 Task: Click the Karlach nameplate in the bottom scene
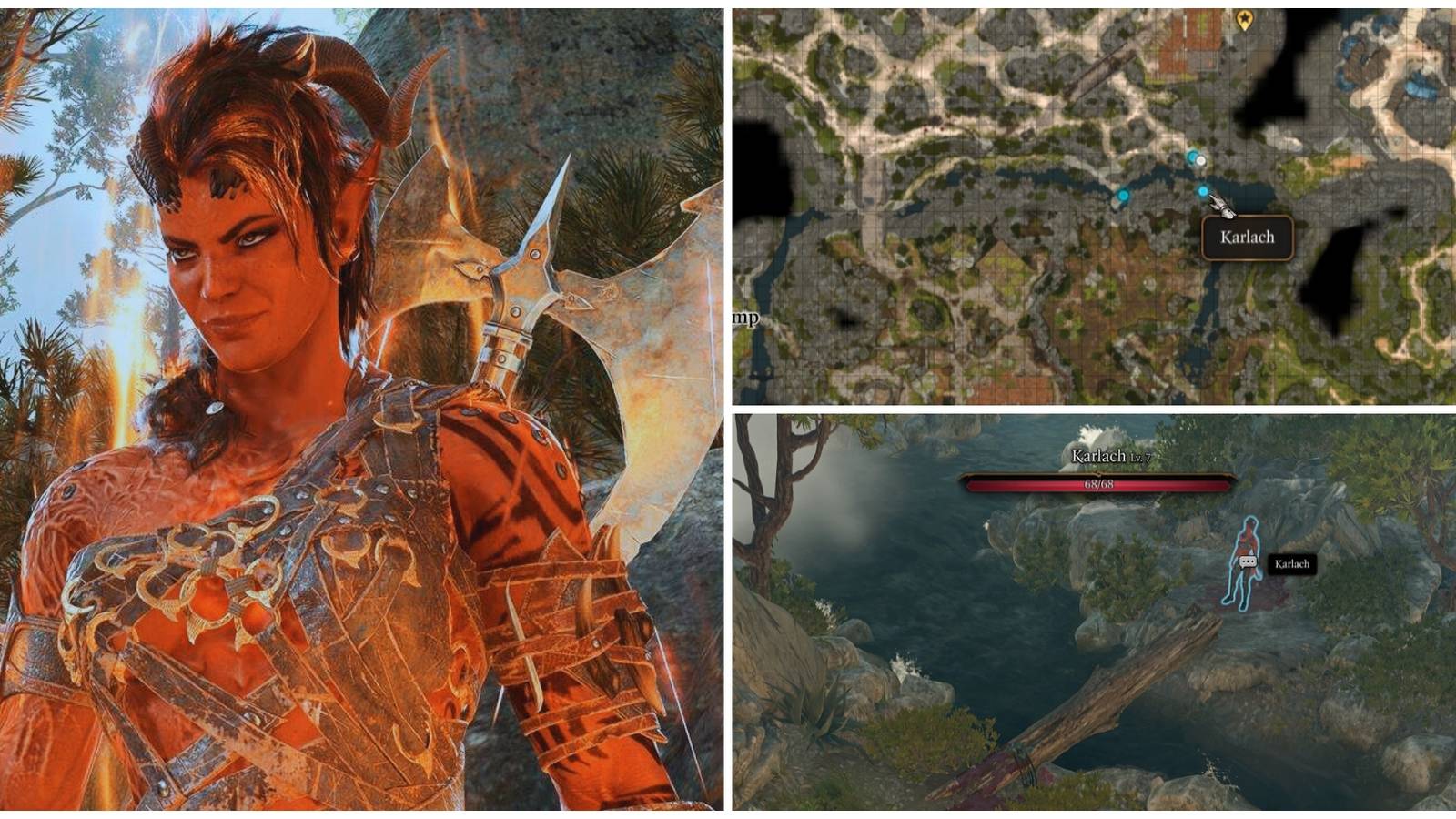[1294, 565]
